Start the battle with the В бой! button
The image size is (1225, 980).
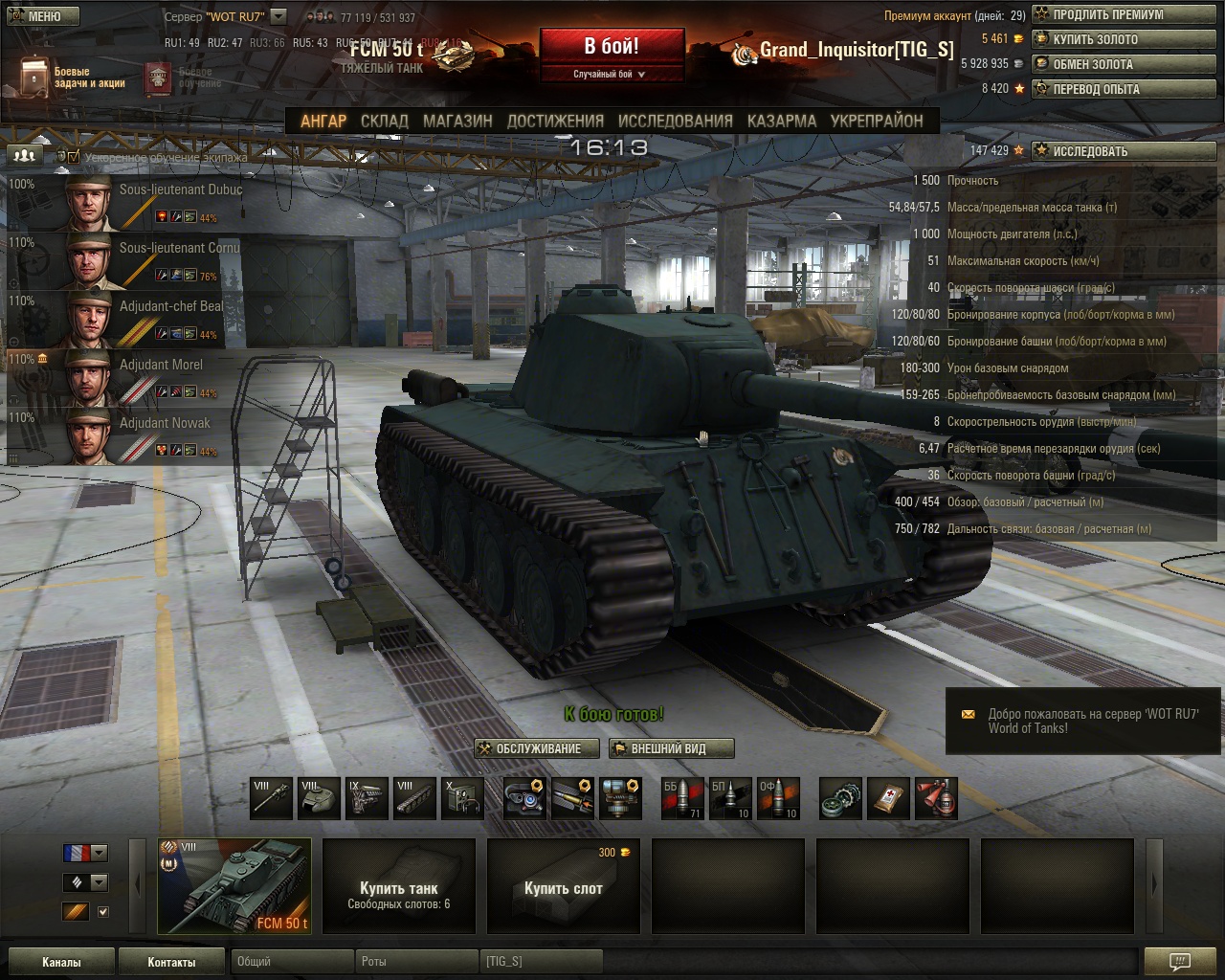[x=612, y=47]
